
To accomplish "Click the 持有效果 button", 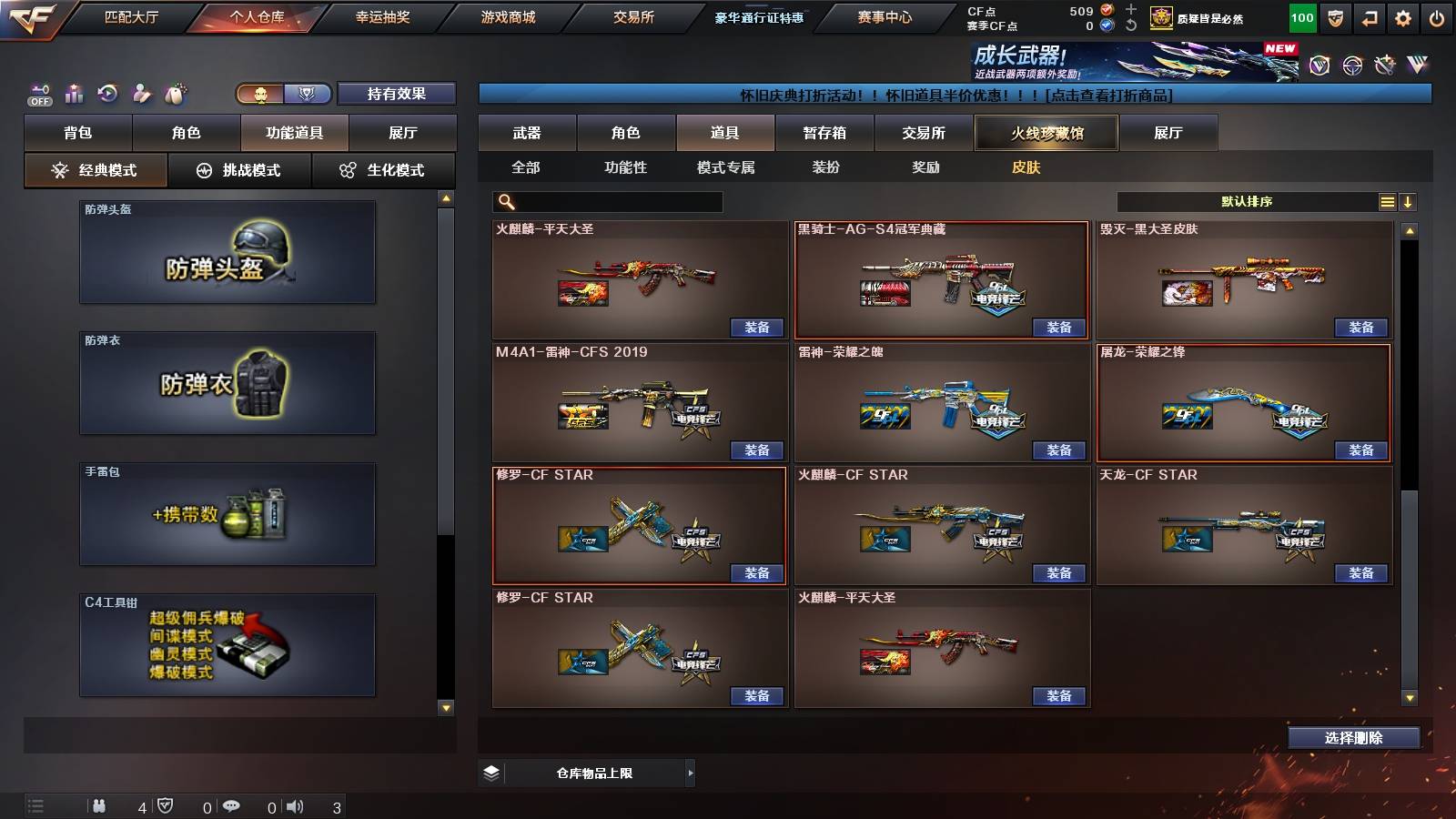I will (x=396, y=94).
